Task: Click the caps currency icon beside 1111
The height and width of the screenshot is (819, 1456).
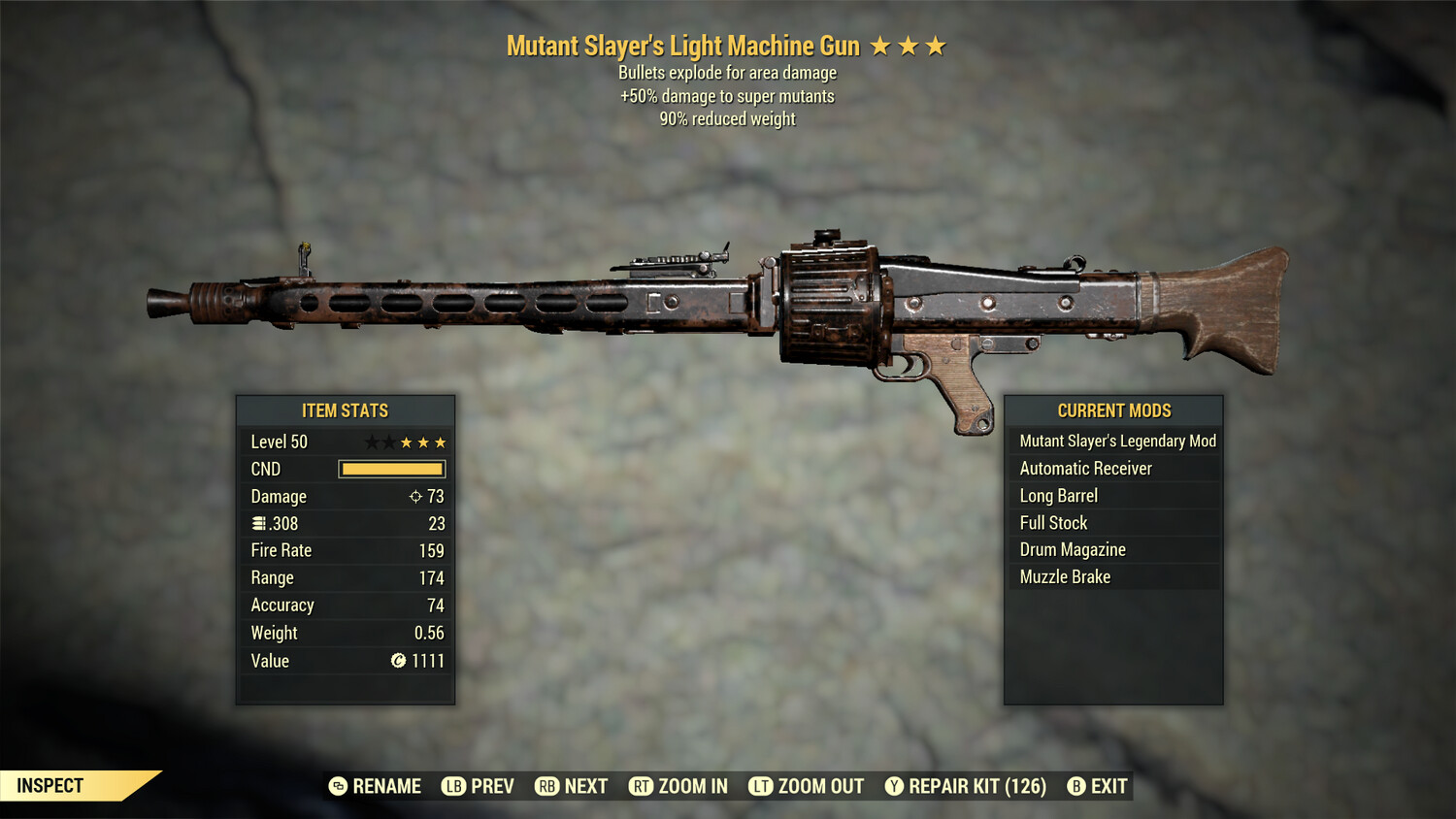Action: 398,661
